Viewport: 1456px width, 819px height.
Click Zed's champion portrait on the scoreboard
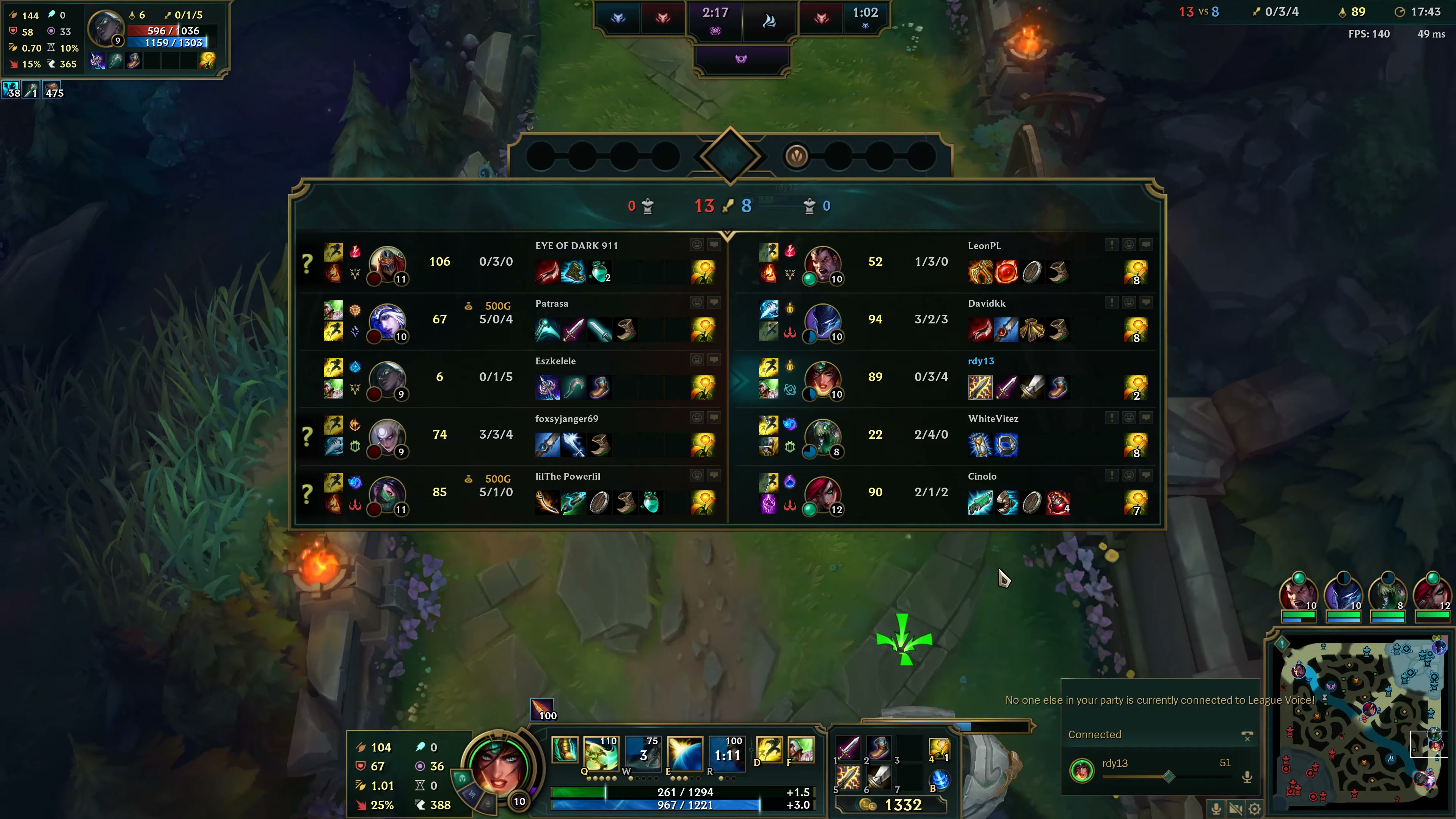[388, 263]
